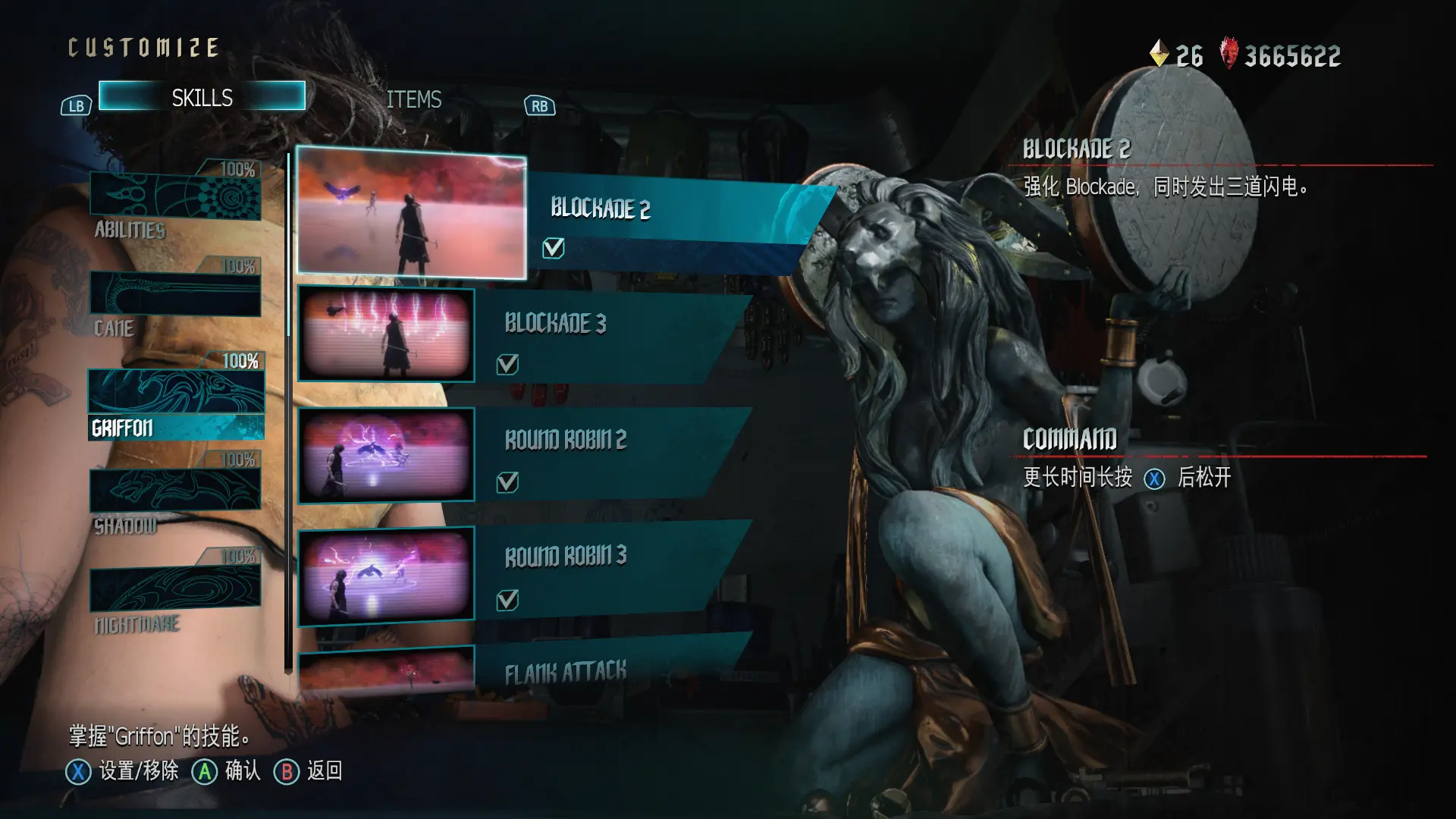Toggle the Round Robin 2 checkbox
Screen dimensions: 1456x819
507,482
